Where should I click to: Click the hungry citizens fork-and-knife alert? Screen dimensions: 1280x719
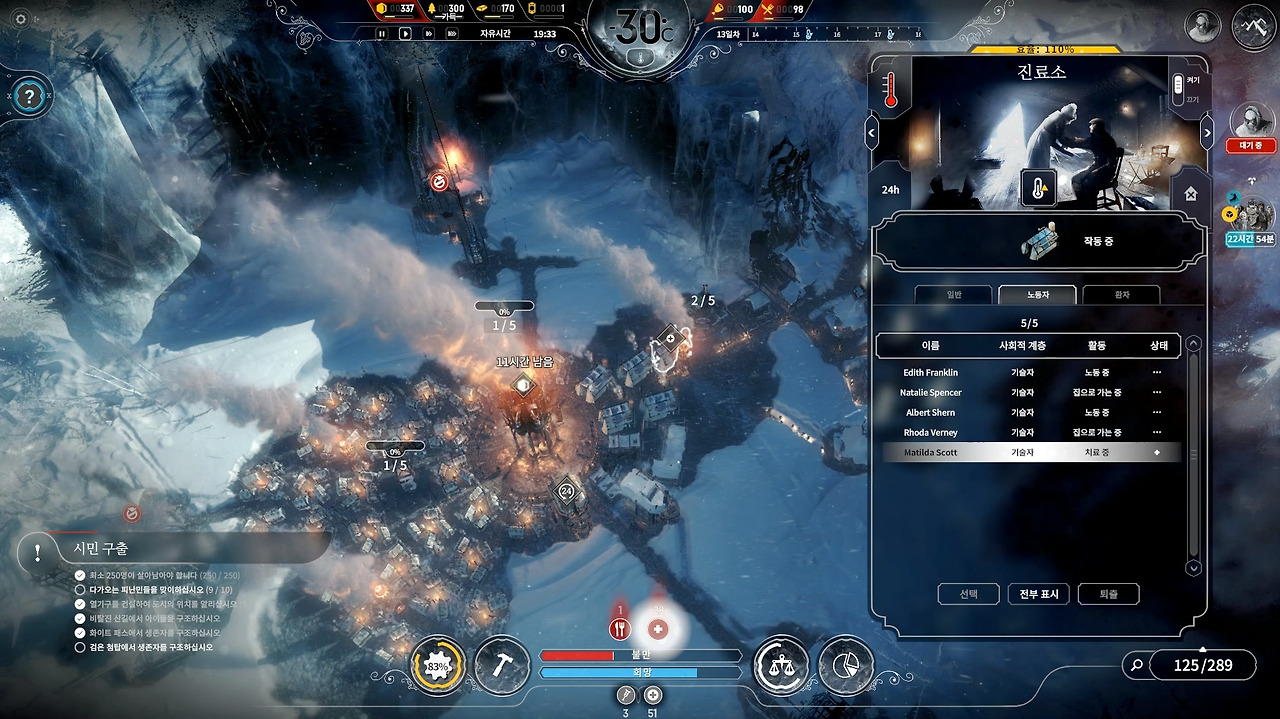click(619, 629)
